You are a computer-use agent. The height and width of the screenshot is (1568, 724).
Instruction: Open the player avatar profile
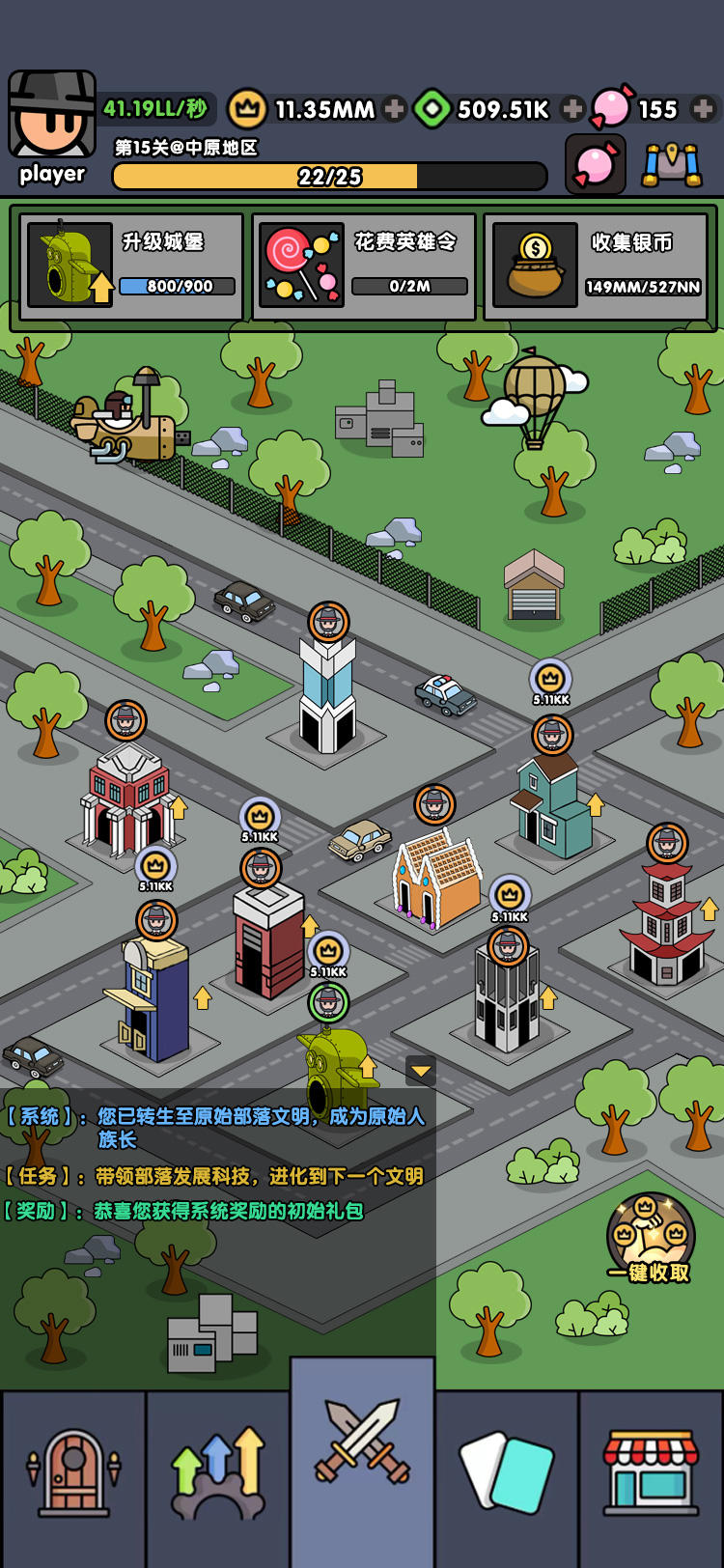(x=52, y=116)
